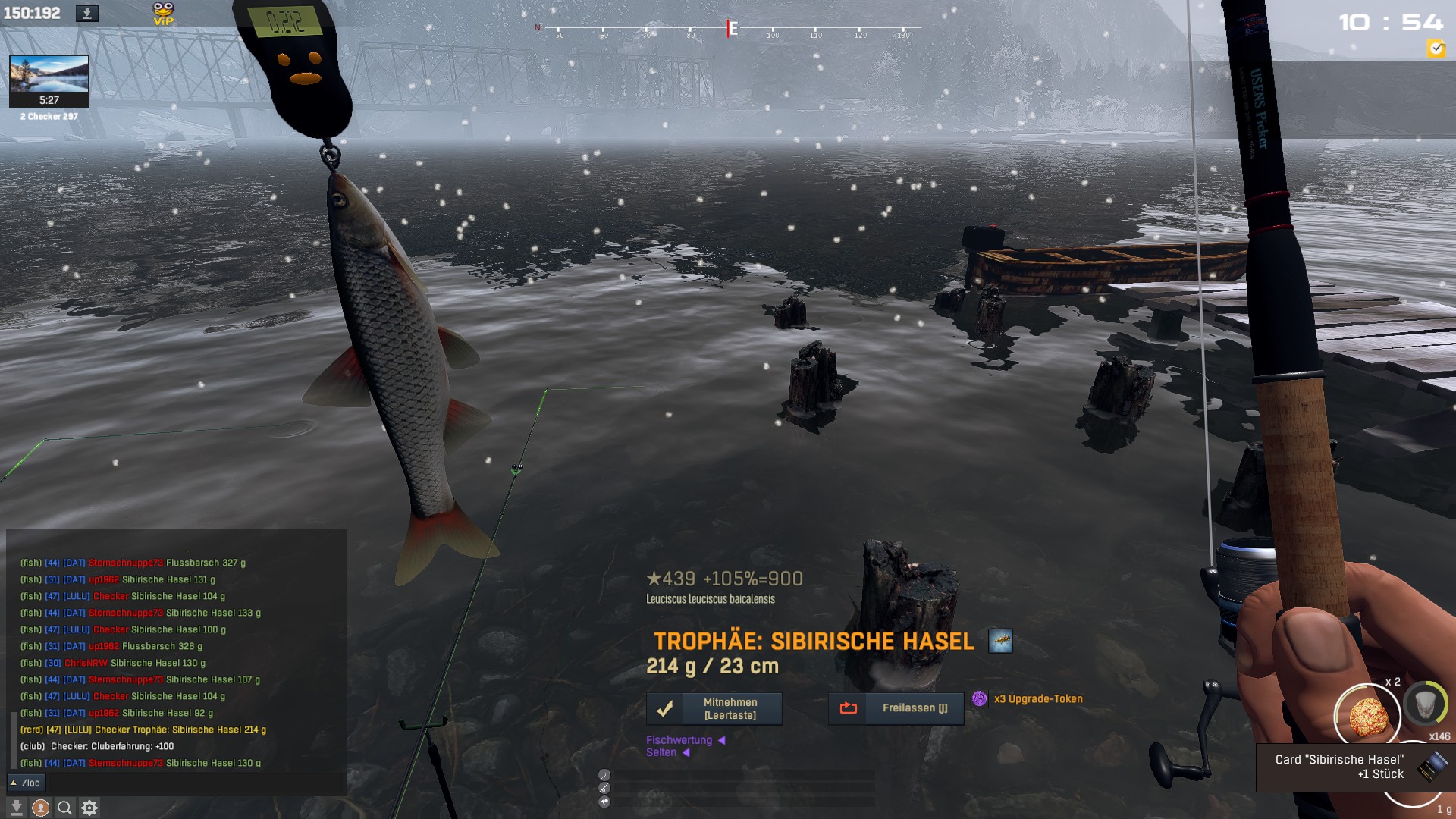This screenshot has width=1456, height=819.
Task: Open the lake thumbnail showing 5:27
Action: 49,80
